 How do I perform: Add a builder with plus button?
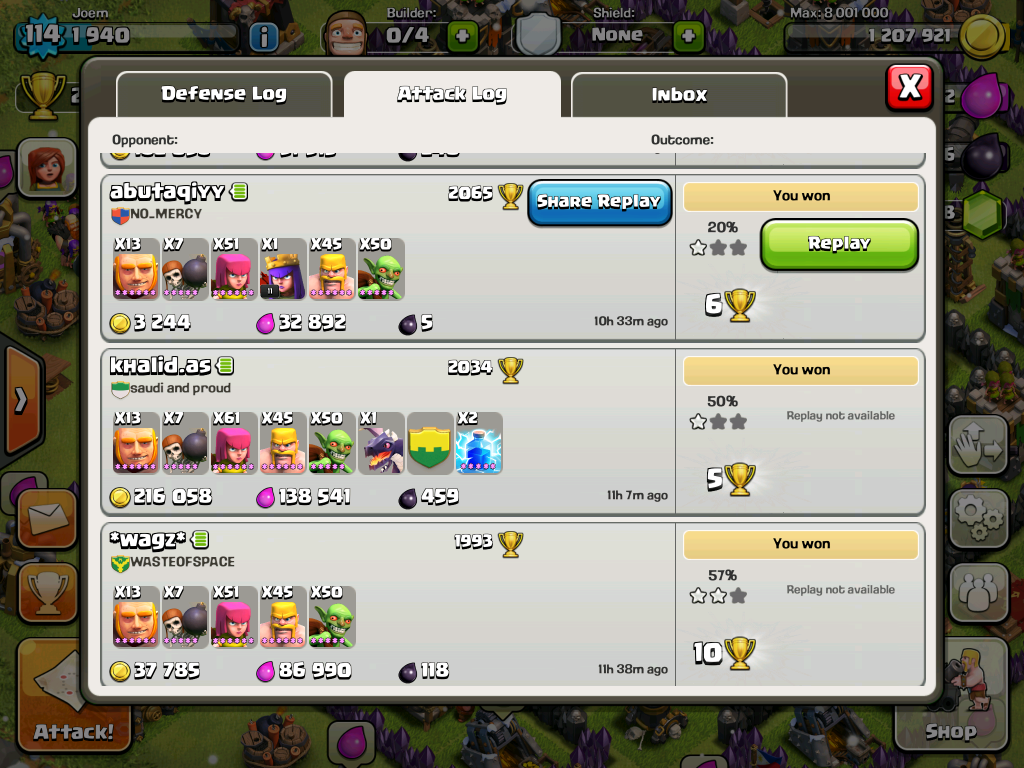click(462, 36)
